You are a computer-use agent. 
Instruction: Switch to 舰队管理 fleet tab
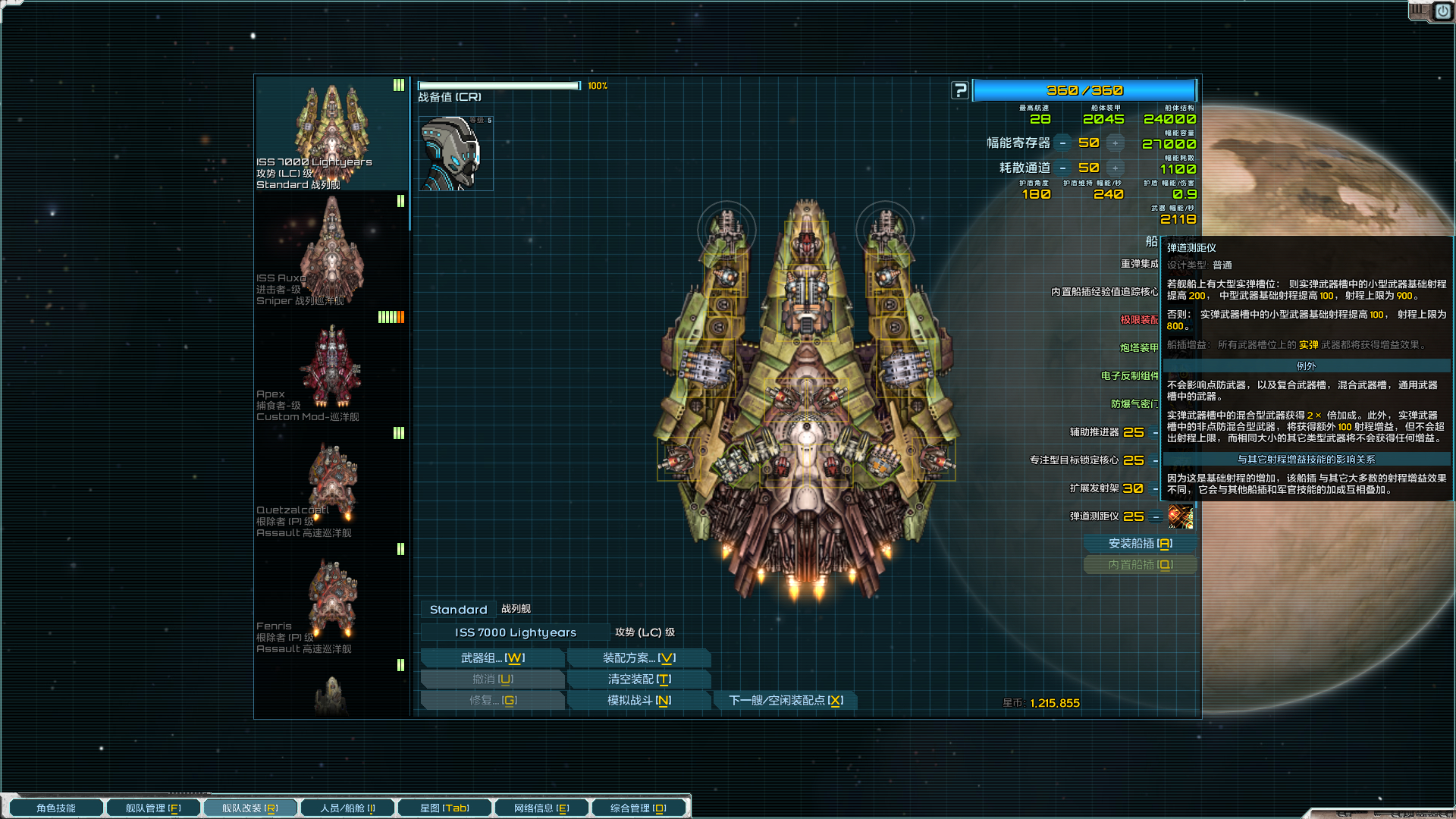pyautogui.click(x=153, y=808)
